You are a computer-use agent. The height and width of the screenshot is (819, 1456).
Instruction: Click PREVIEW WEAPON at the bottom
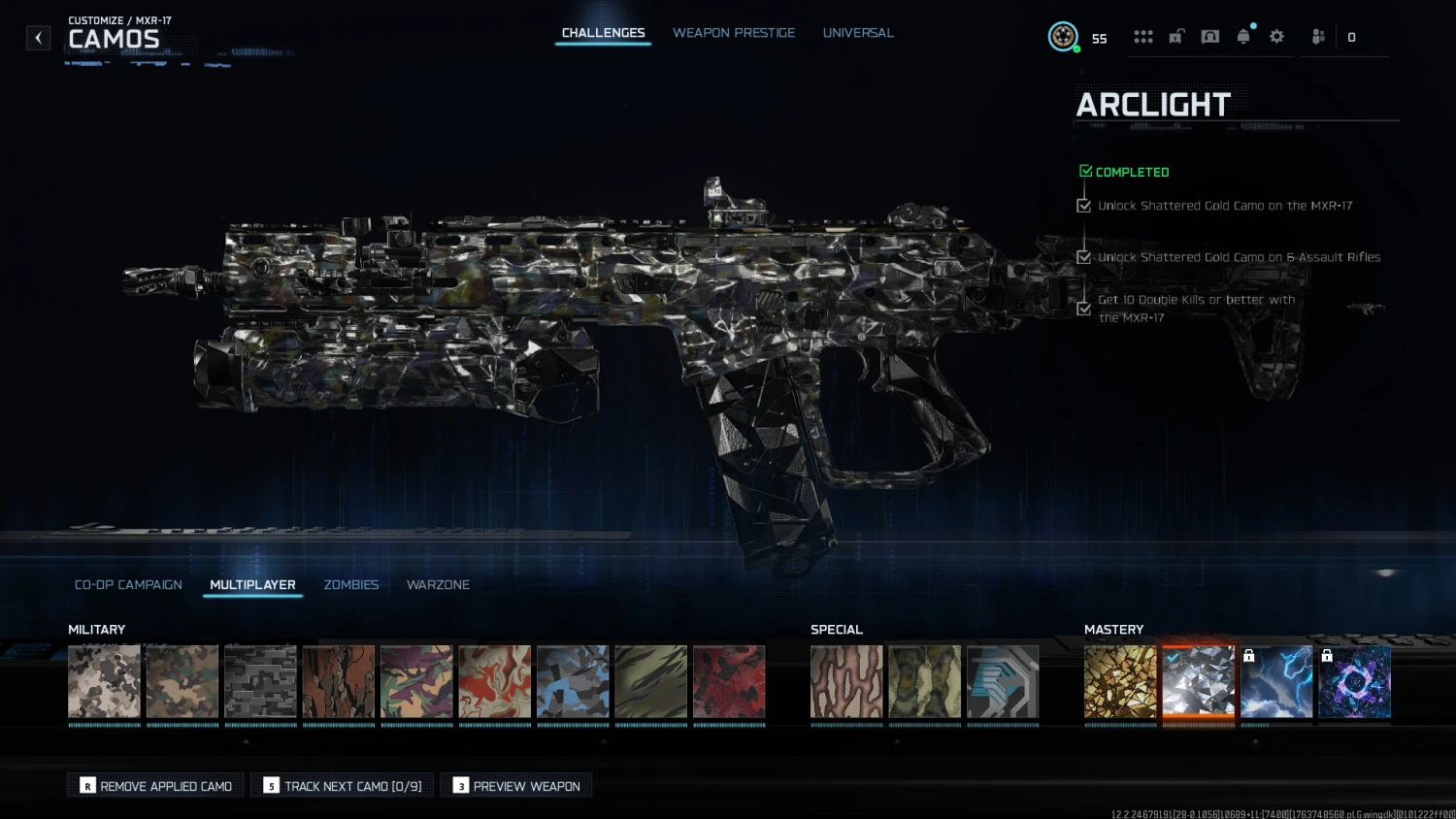point(515,785)
